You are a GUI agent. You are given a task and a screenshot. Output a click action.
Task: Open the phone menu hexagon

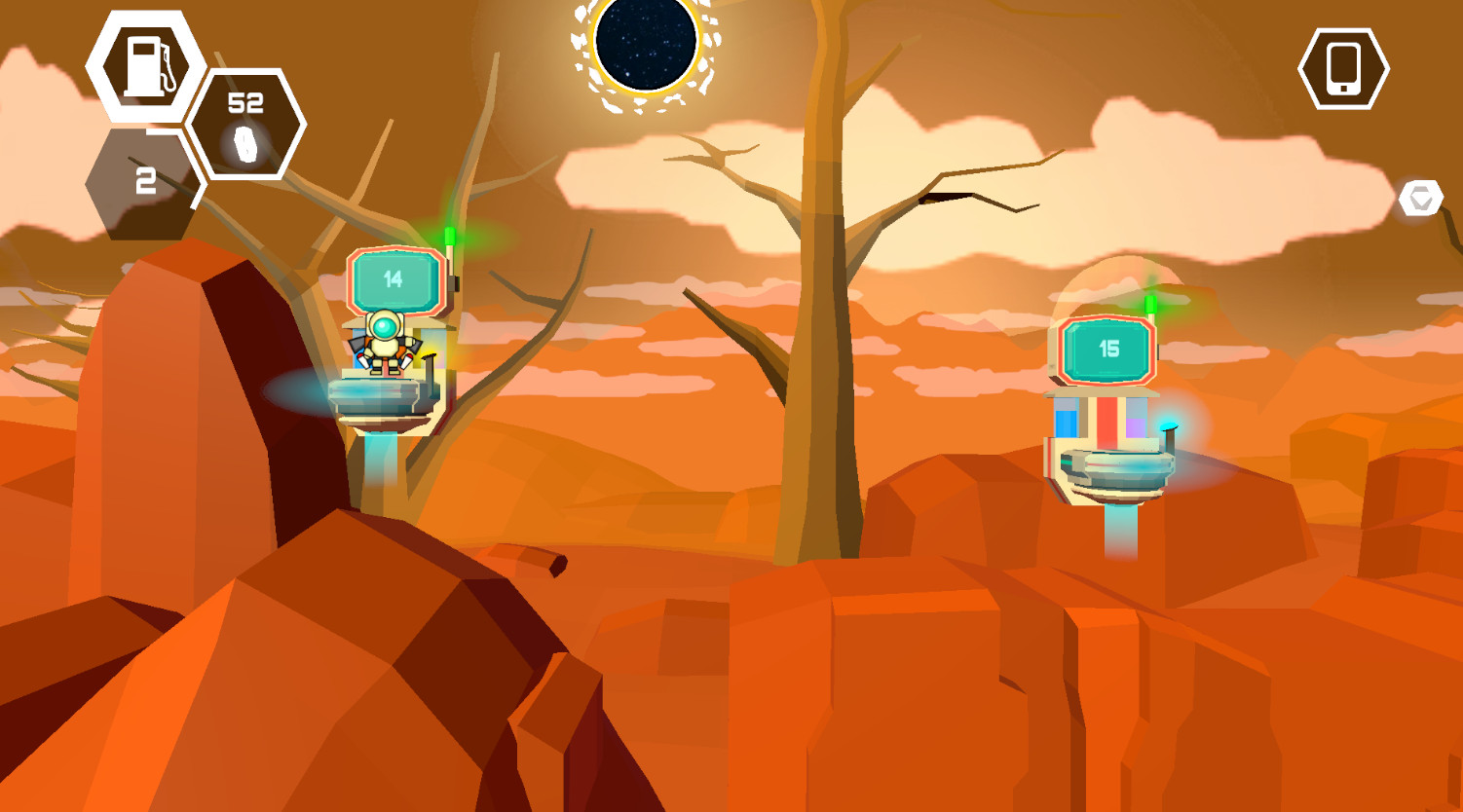[x=1343, y=69]
